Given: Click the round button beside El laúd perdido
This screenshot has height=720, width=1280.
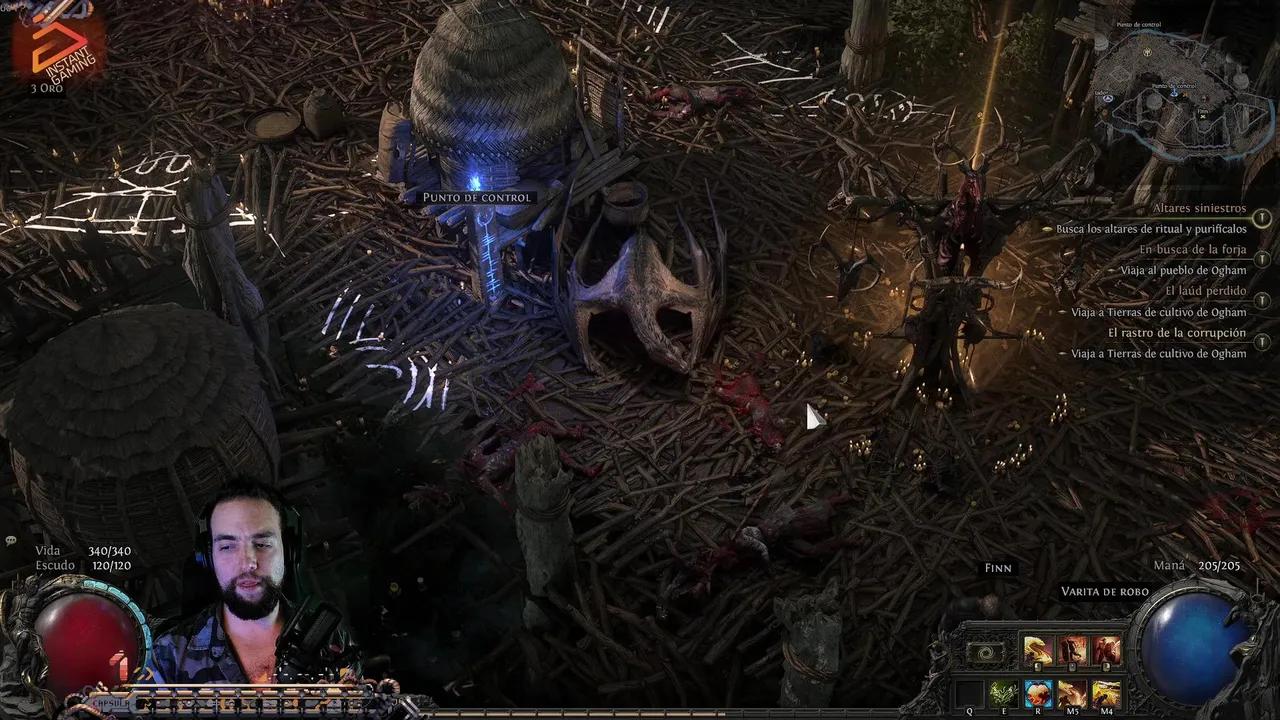Looking at the screenshot, I should [1262, 301].
